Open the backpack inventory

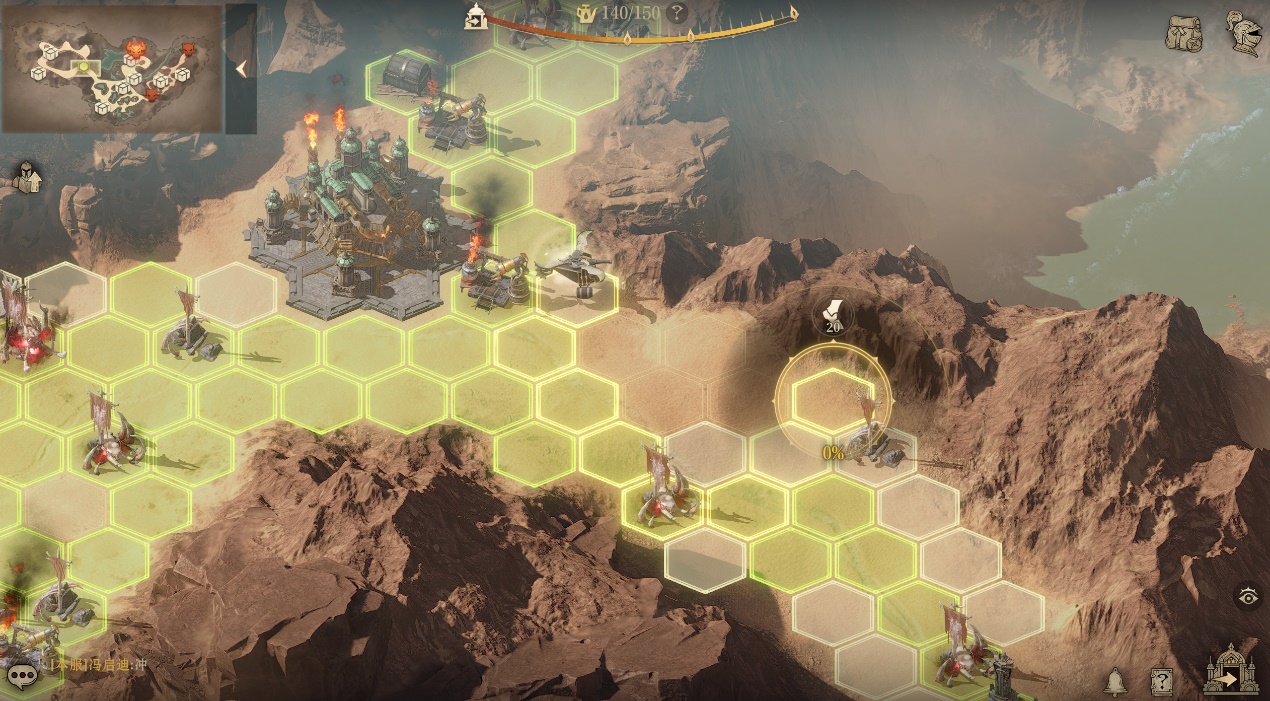[1184, 33]
